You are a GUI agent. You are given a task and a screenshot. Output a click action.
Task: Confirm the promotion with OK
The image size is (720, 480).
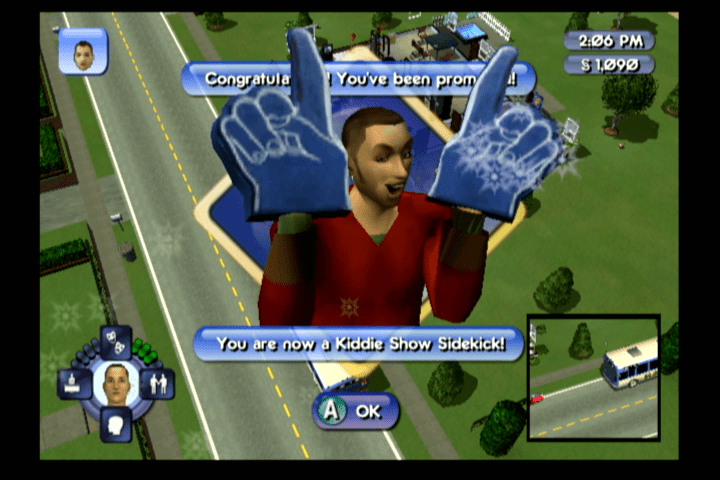click(x=355, y=410)
